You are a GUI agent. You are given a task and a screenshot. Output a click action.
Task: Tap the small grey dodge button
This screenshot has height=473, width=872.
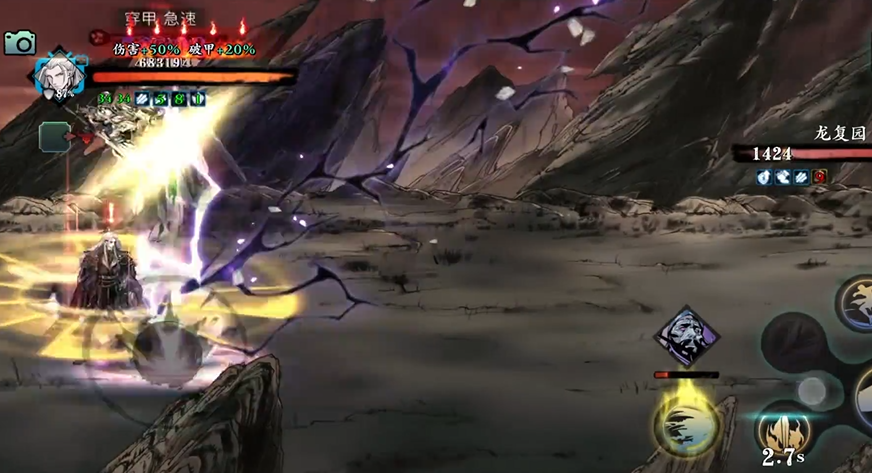coord(811,391)
